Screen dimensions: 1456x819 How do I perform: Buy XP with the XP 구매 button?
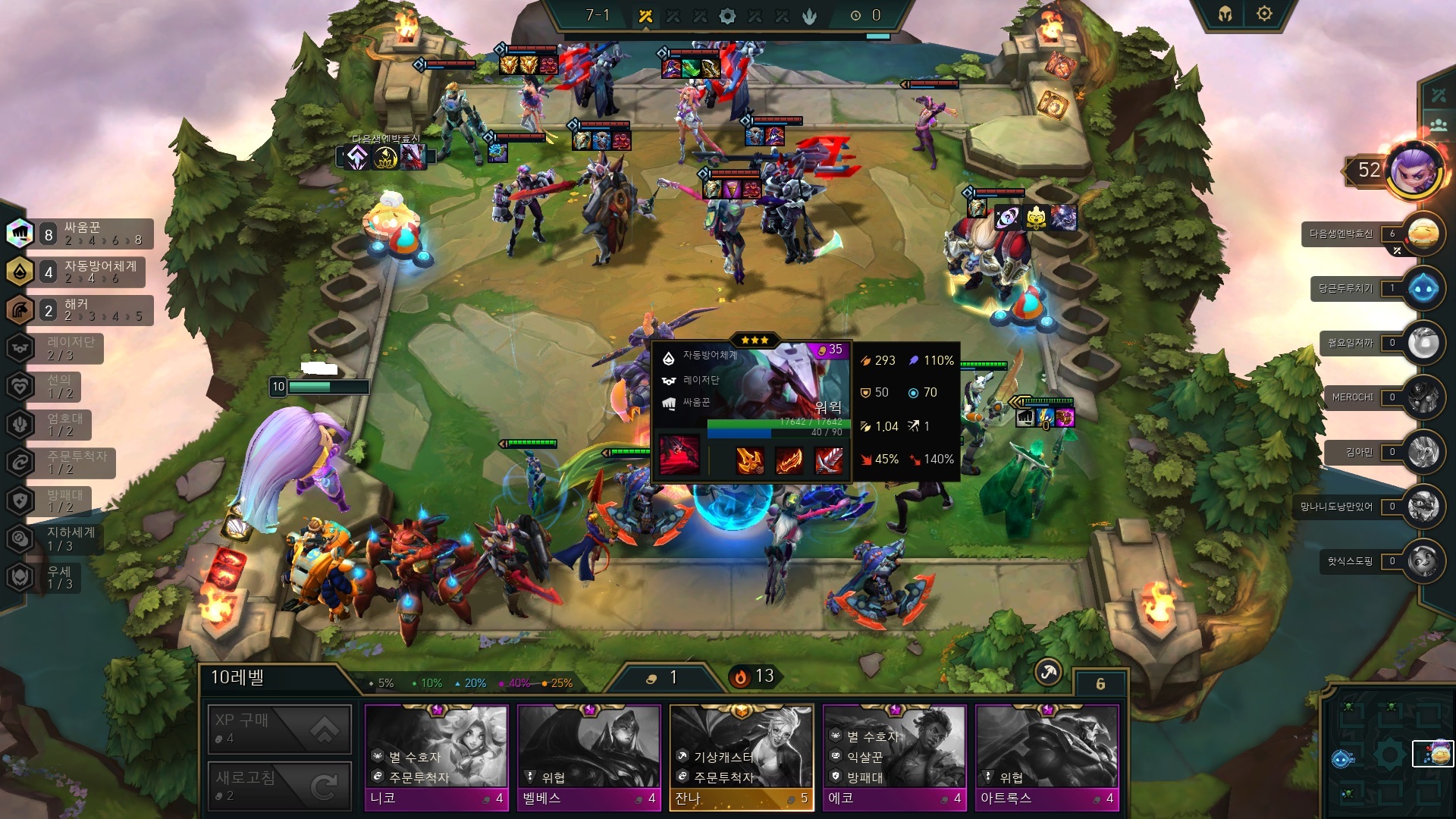(279, 729)
